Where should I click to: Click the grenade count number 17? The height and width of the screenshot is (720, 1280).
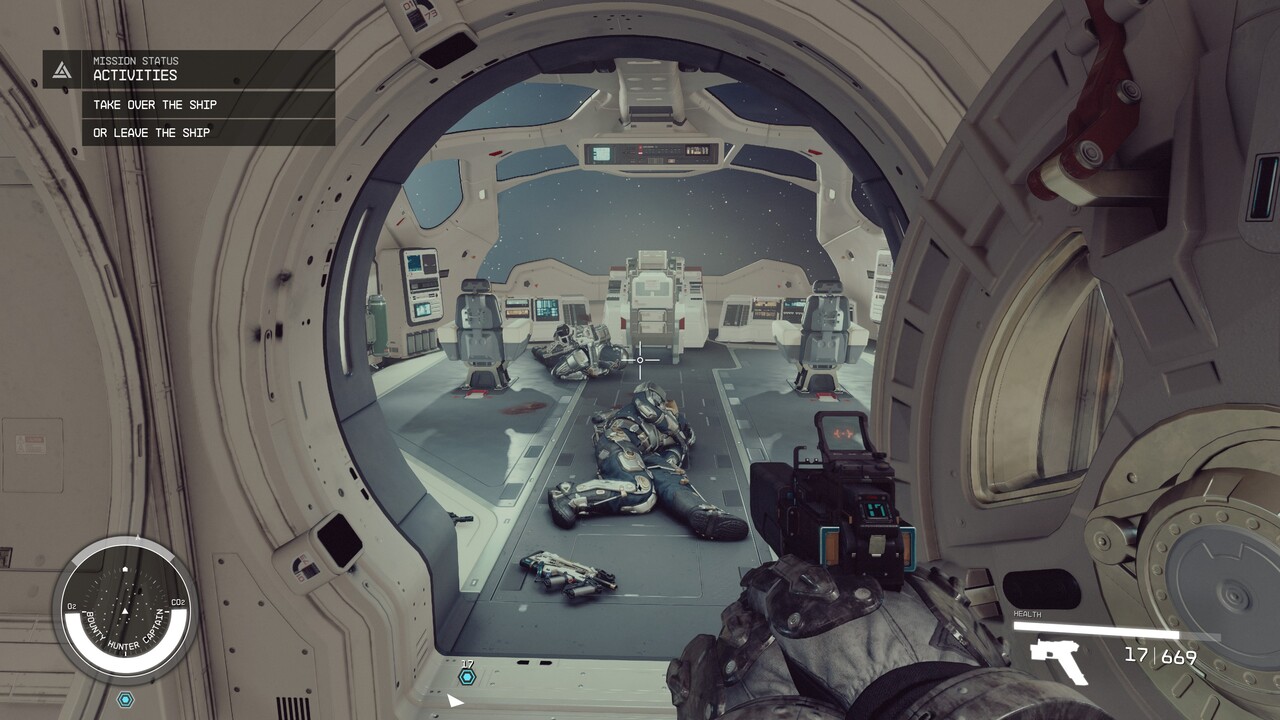465,661
